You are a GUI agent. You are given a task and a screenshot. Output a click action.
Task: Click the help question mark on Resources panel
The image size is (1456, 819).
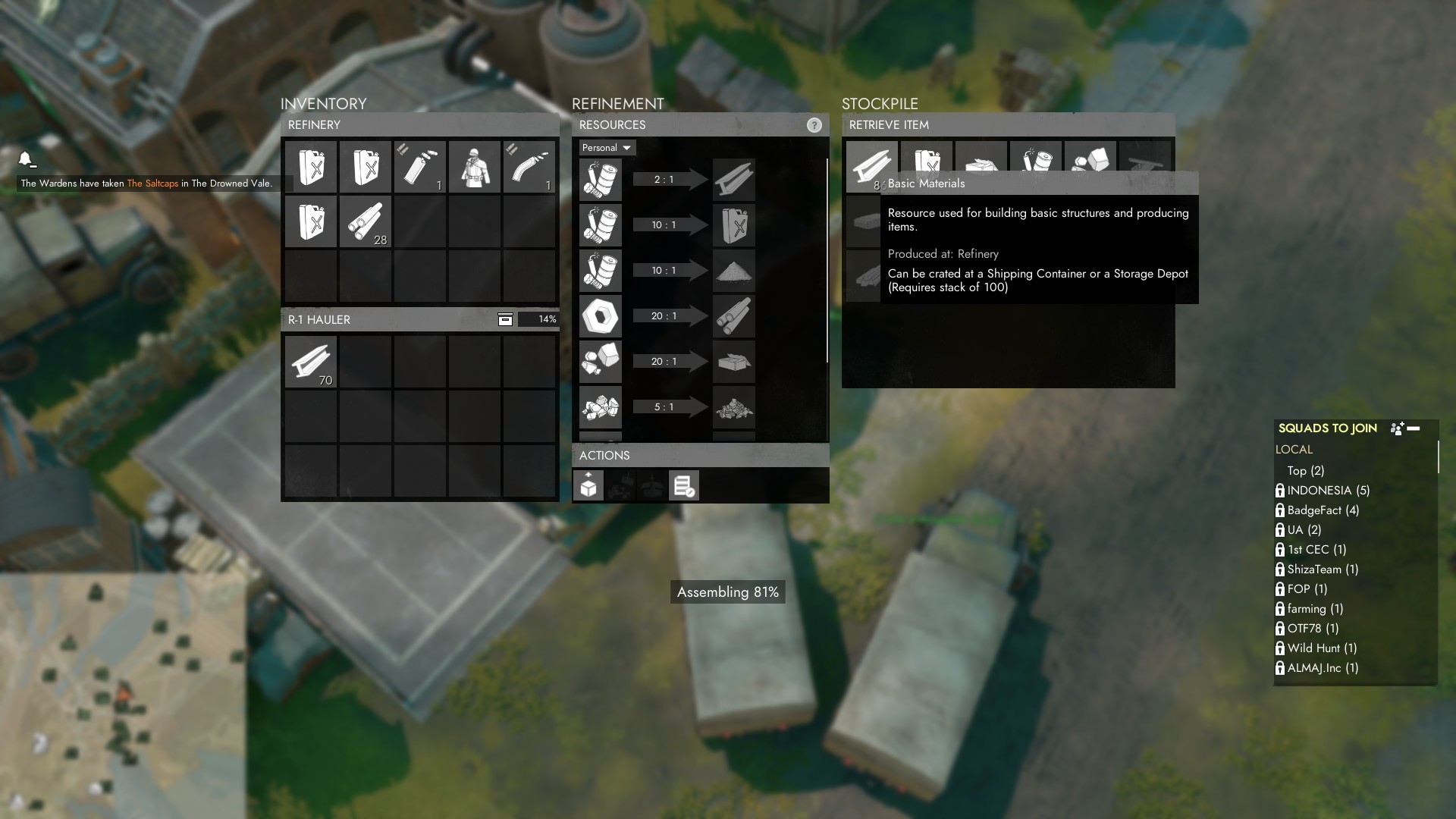pyautogui.click(x=816, y=125)
